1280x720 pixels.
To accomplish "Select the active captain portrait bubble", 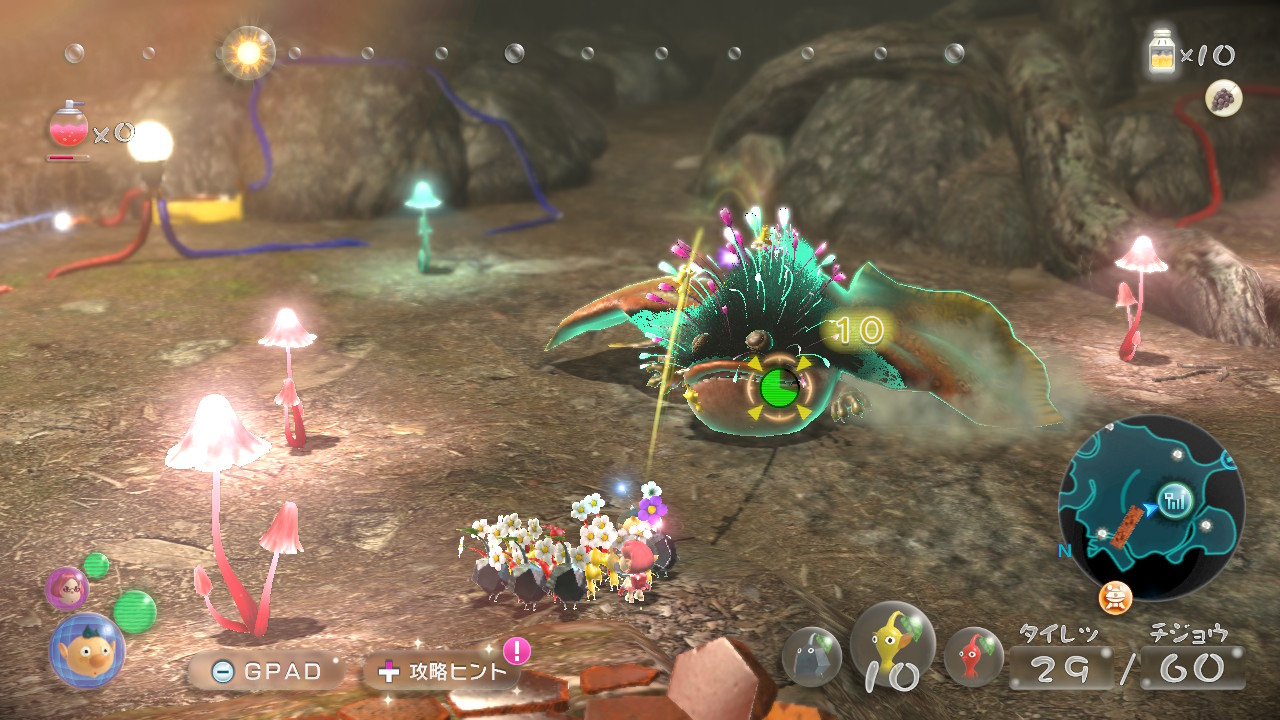I will pos(87,650).
